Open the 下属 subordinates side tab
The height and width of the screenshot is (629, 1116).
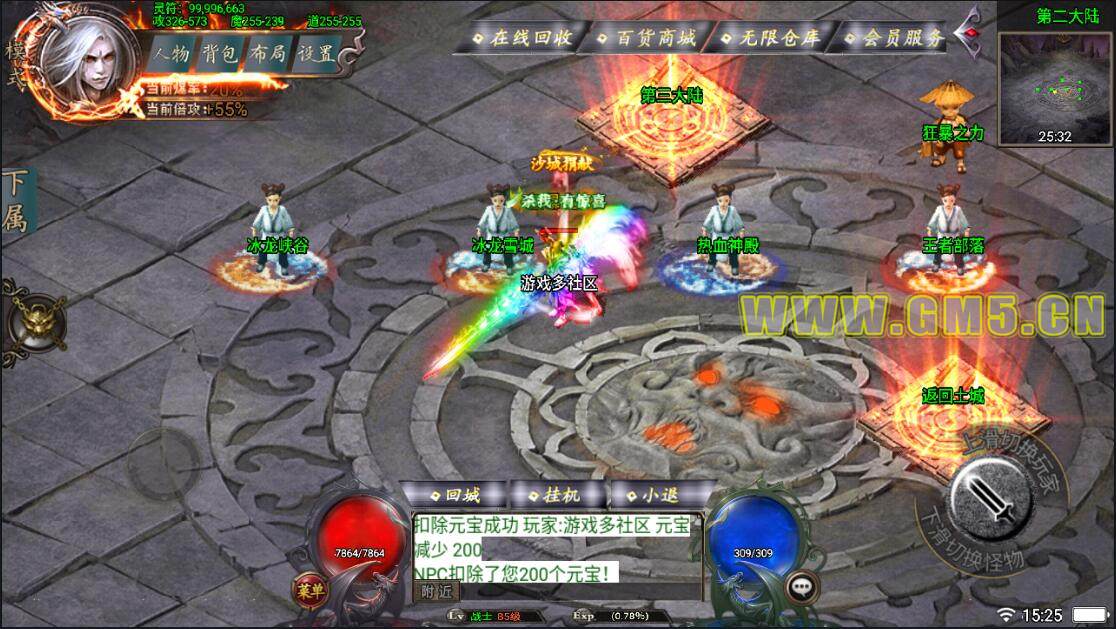pos(15,201)
